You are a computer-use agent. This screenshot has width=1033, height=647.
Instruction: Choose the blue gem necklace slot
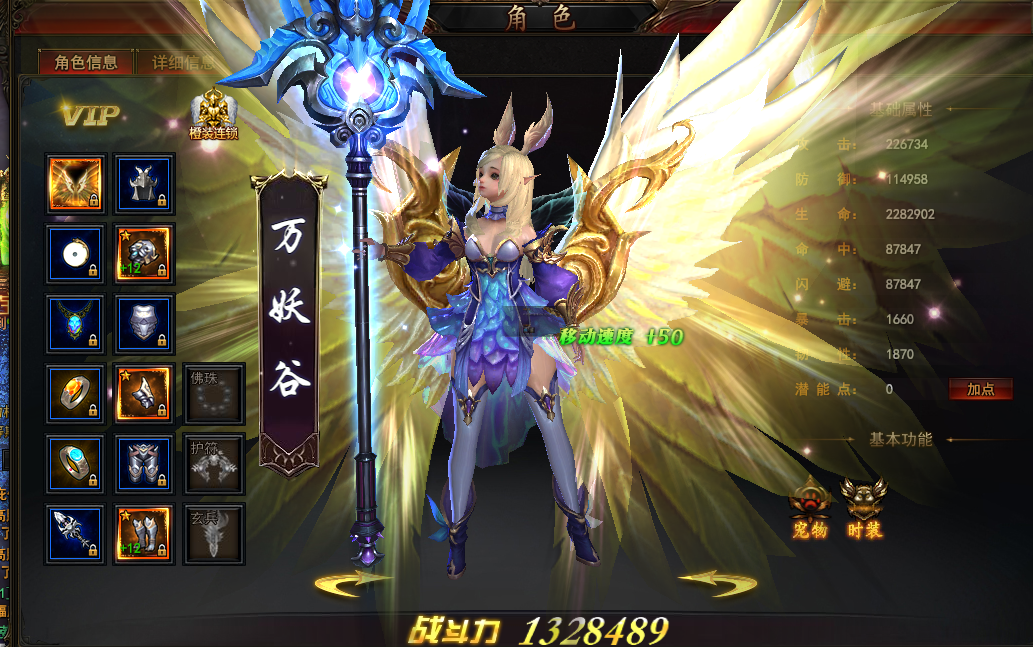pos(75,323)
